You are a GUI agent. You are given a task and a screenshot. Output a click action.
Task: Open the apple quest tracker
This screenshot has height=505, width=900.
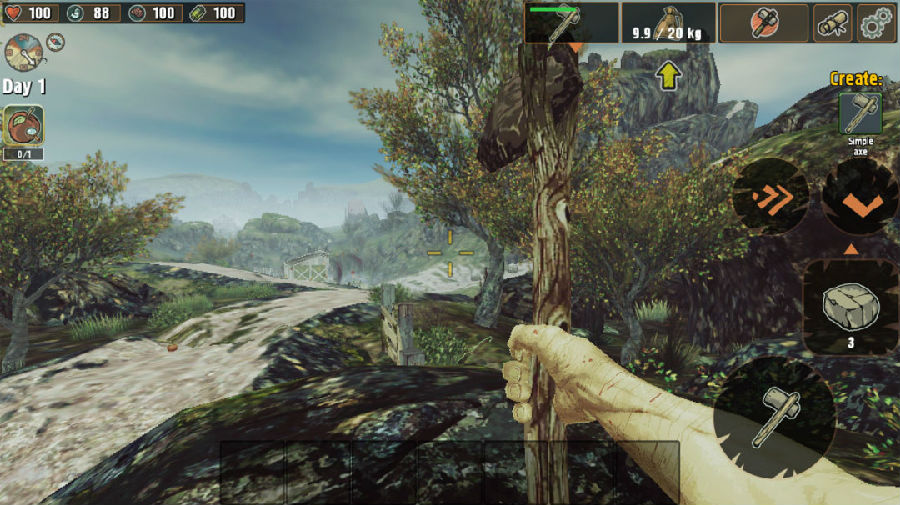coord(22,127)
